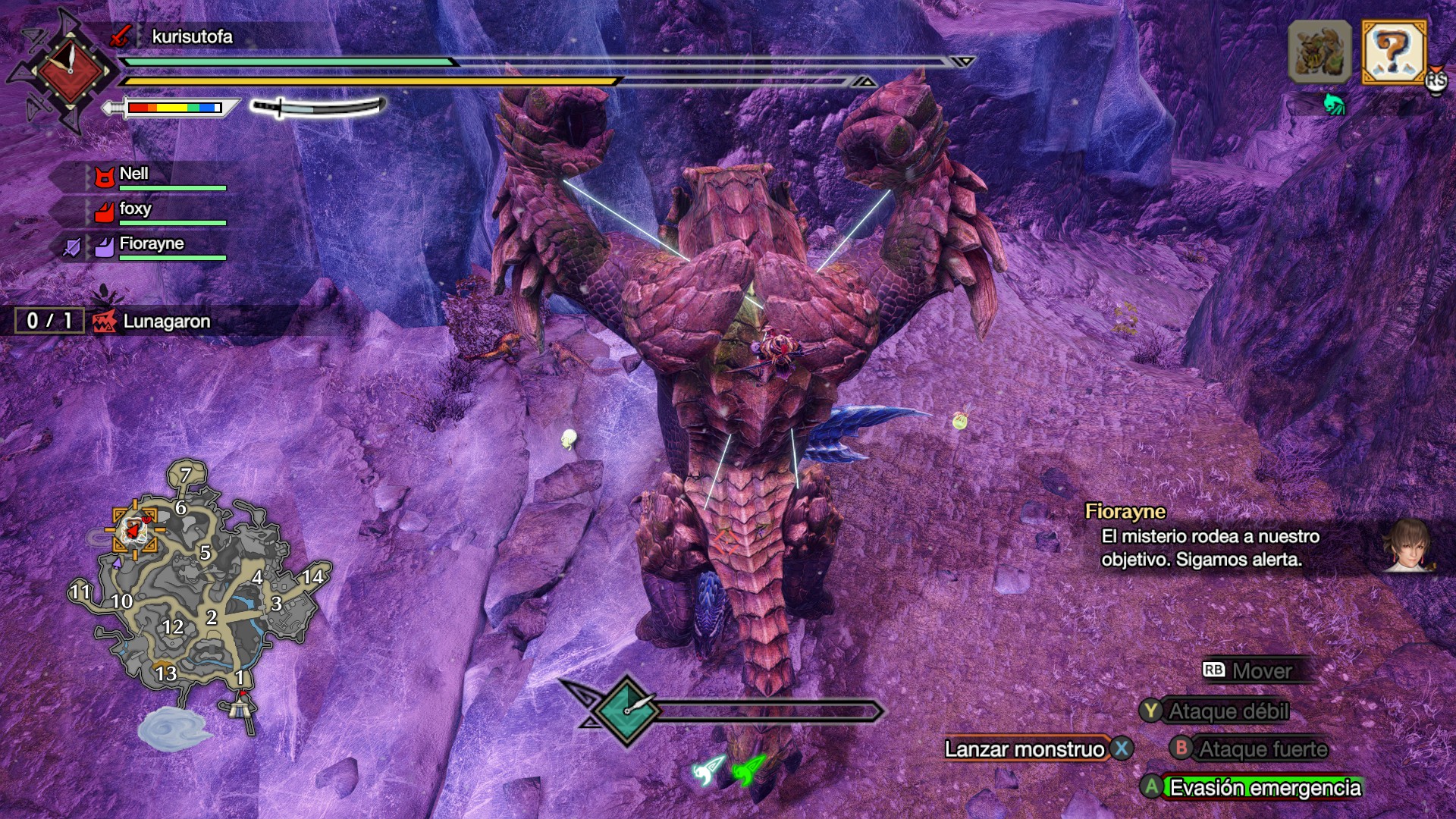Select party member Nell
Image resolution: width=1456 pixels, height=819 pixels.
(133, 174)
